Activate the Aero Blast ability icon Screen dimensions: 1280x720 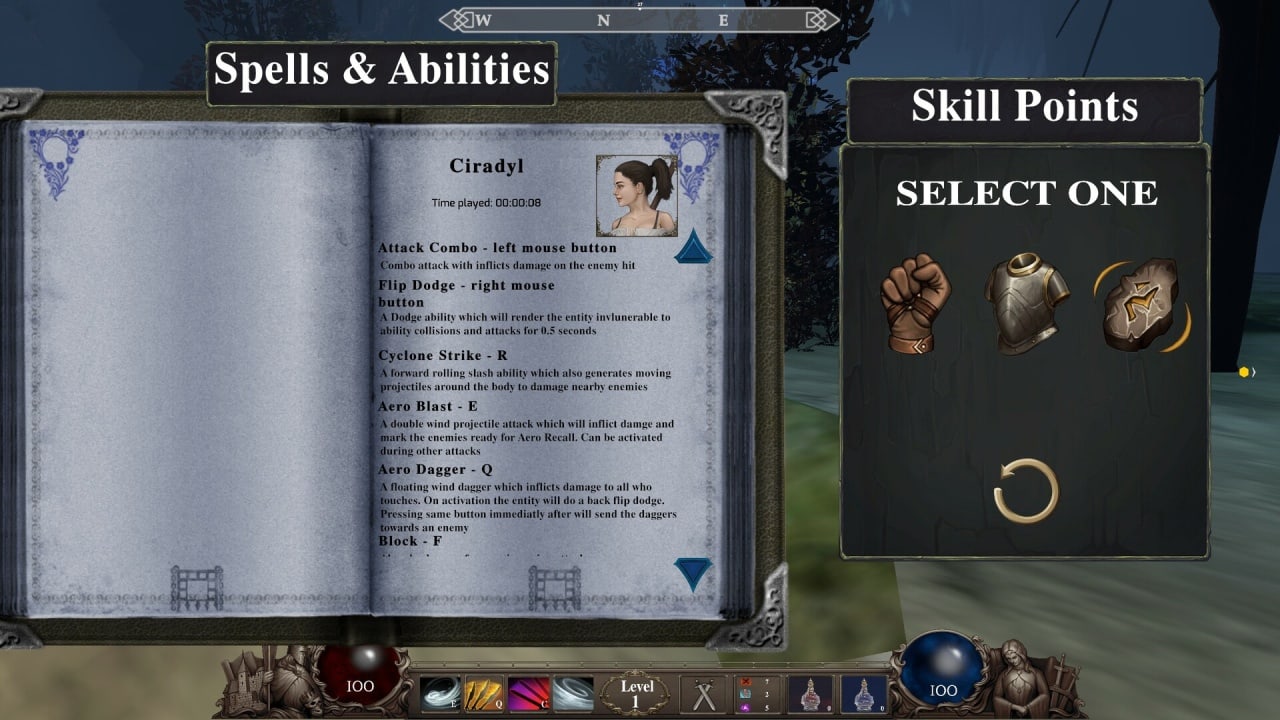point(438,694)
